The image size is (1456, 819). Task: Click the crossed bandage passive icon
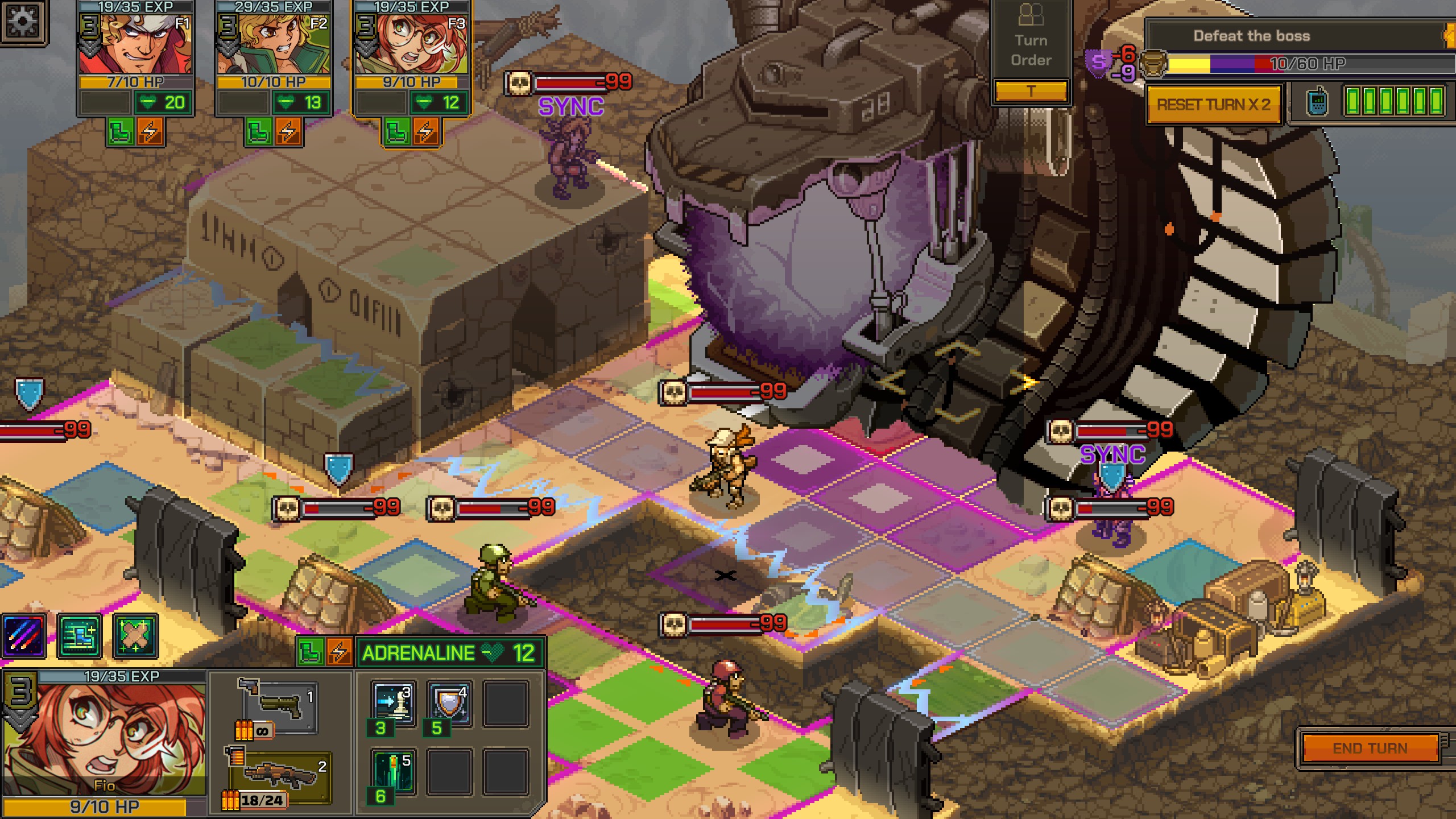[135, 636]
